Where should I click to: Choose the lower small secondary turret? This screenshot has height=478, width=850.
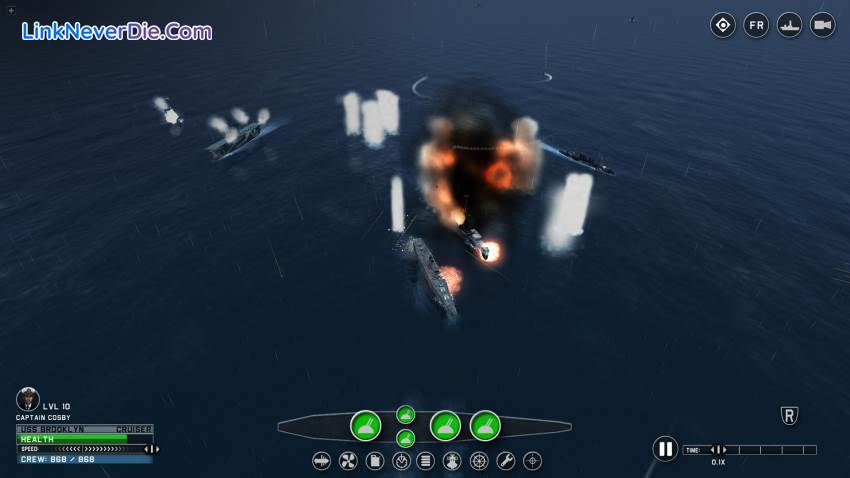click(405, 437)
